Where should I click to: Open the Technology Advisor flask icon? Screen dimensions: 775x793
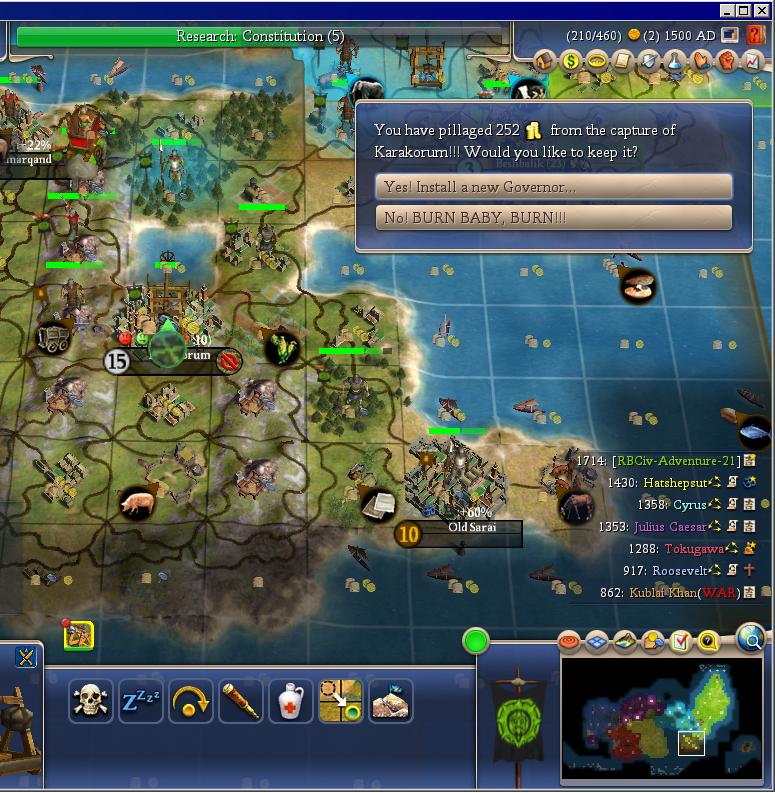676,61
